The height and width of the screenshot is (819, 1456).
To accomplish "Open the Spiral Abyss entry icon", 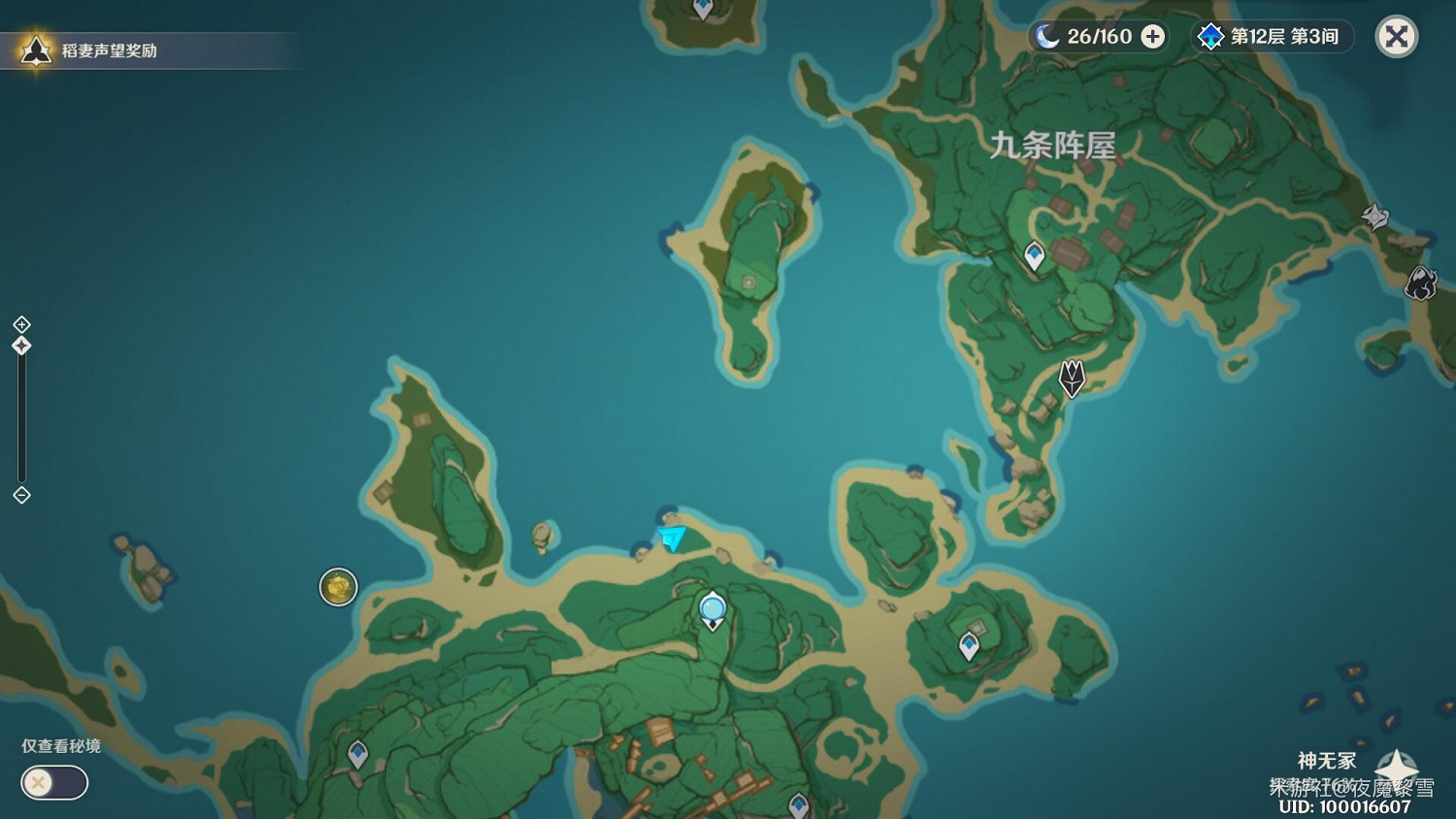I will click(1209, 36).
